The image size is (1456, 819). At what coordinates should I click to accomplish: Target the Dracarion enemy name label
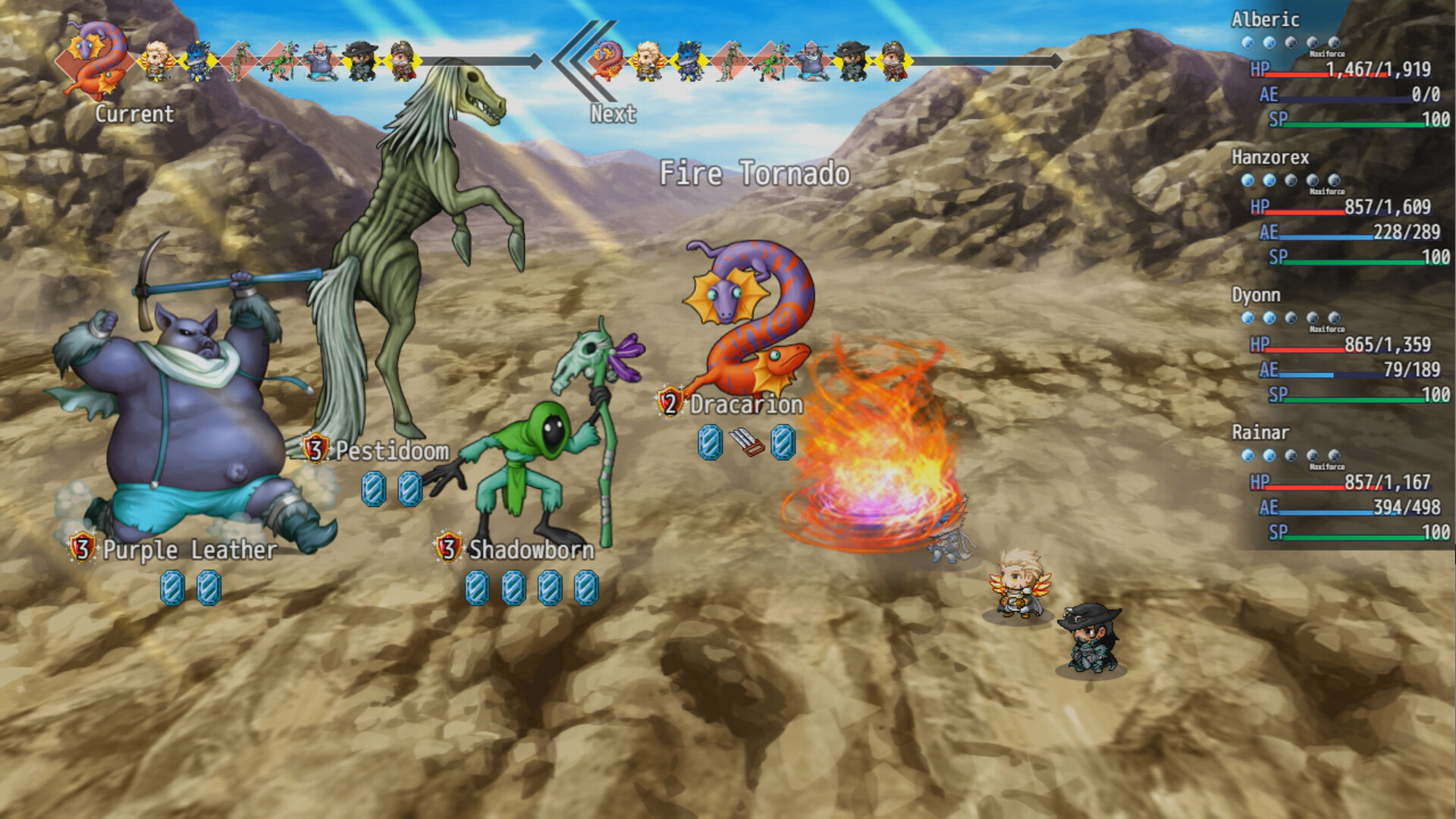pyautogui.click(x=745, y=405)
